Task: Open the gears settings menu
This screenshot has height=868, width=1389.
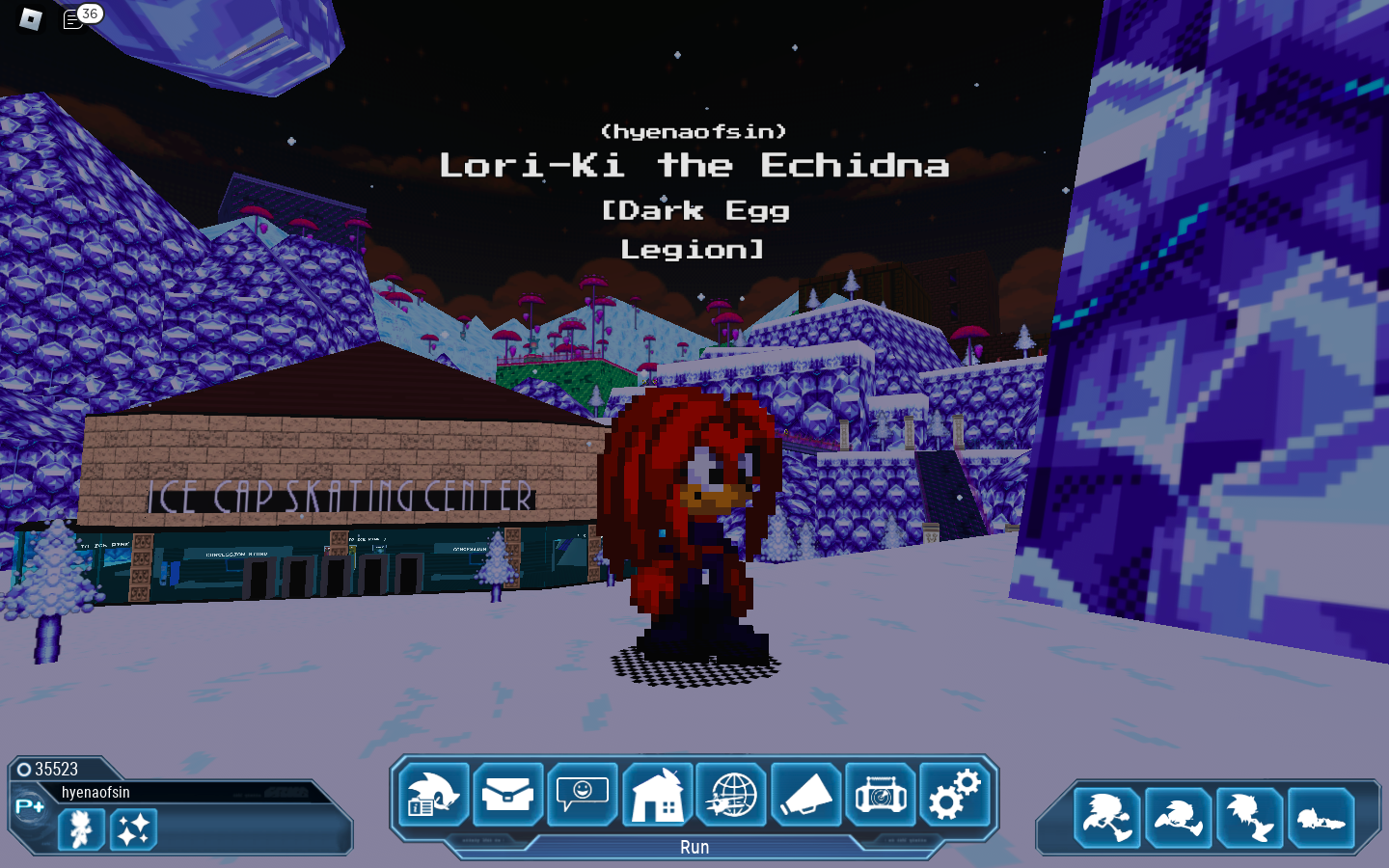Action: pyautogui.click(x=954, y=795)
